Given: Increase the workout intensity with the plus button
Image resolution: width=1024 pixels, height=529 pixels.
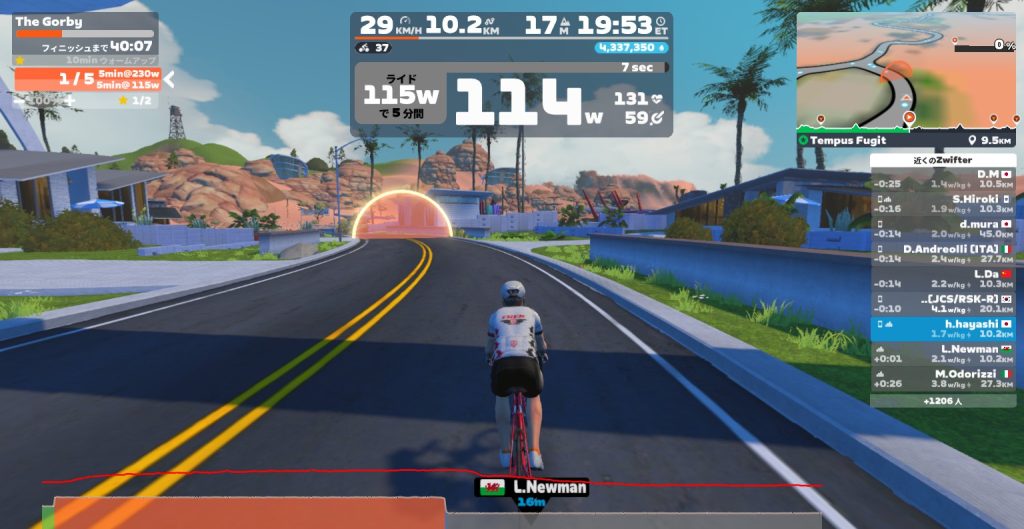Looking at the screenshot, I should (x=69, y=100).
